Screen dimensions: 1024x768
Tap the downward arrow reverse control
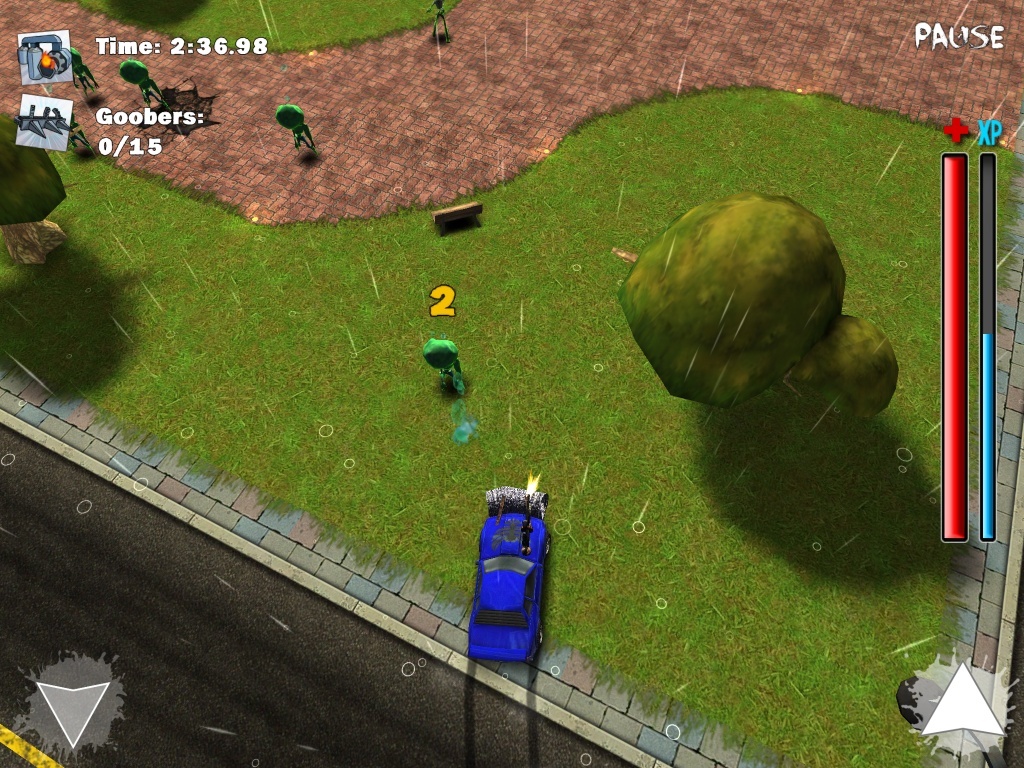[72, 706]
